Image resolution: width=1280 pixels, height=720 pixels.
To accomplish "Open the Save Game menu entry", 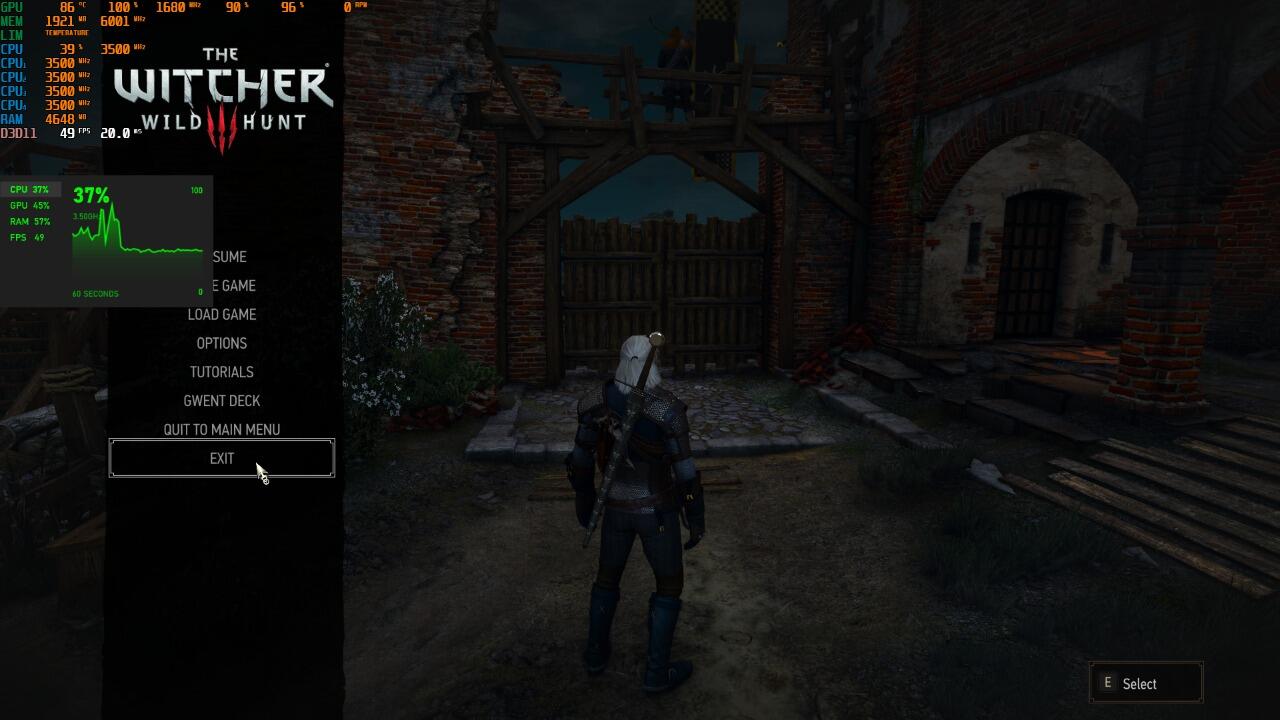I will click(232, 286).
